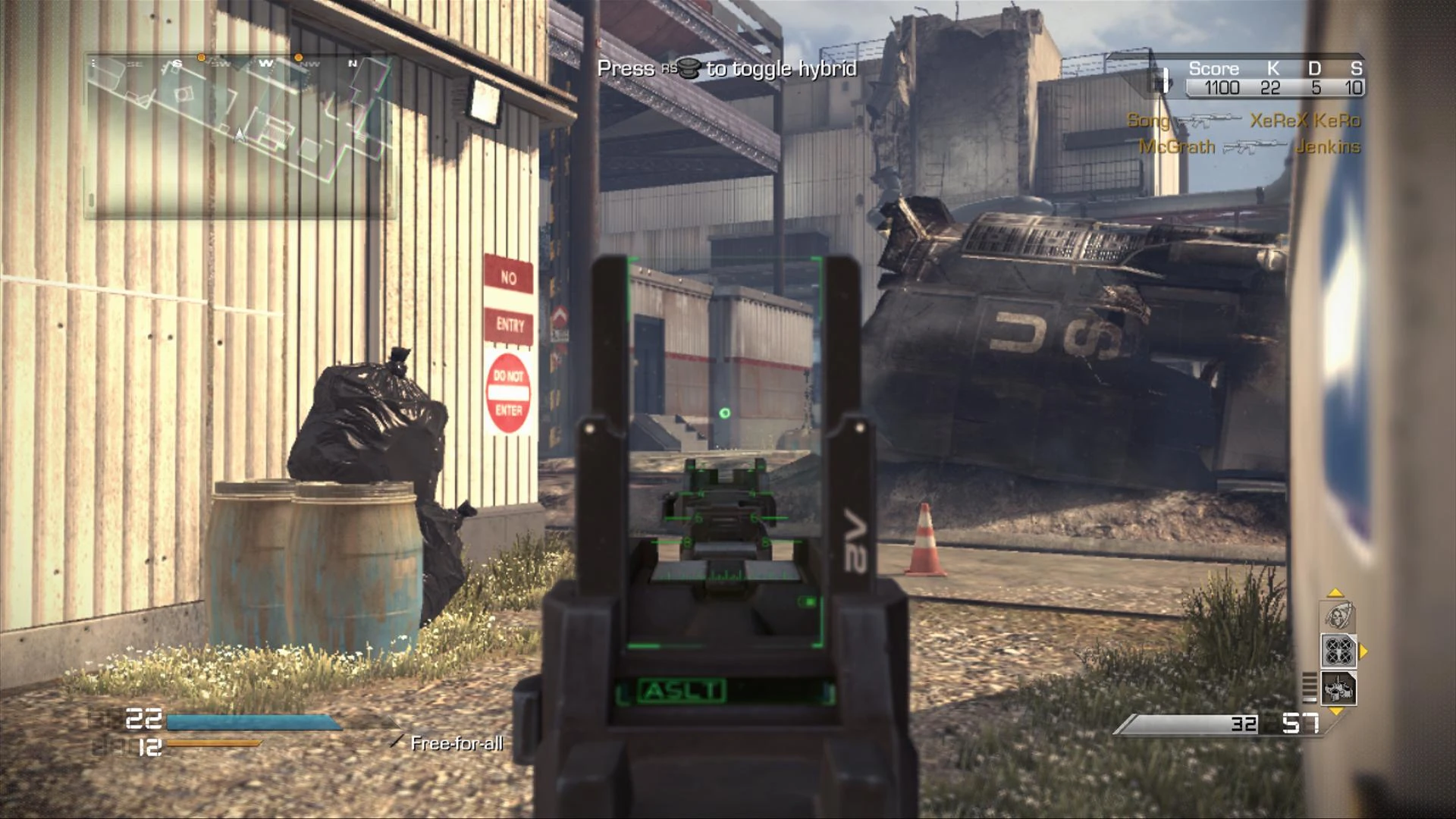Click the up arrow above the killstreak list

coord(1334,593)
